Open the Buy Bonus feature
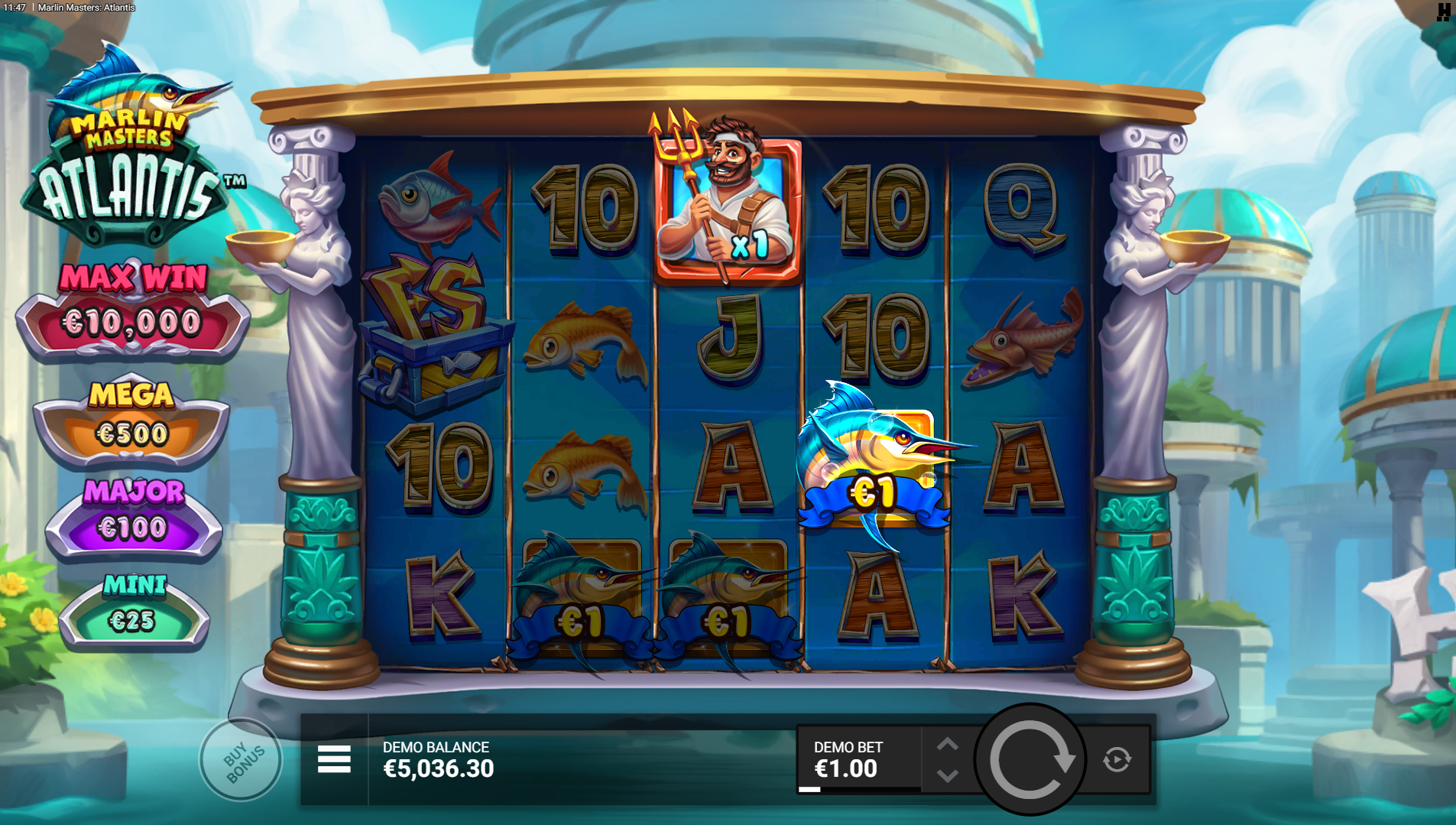The height and width of the screenshot is (825, 1456). coord(242,759)
